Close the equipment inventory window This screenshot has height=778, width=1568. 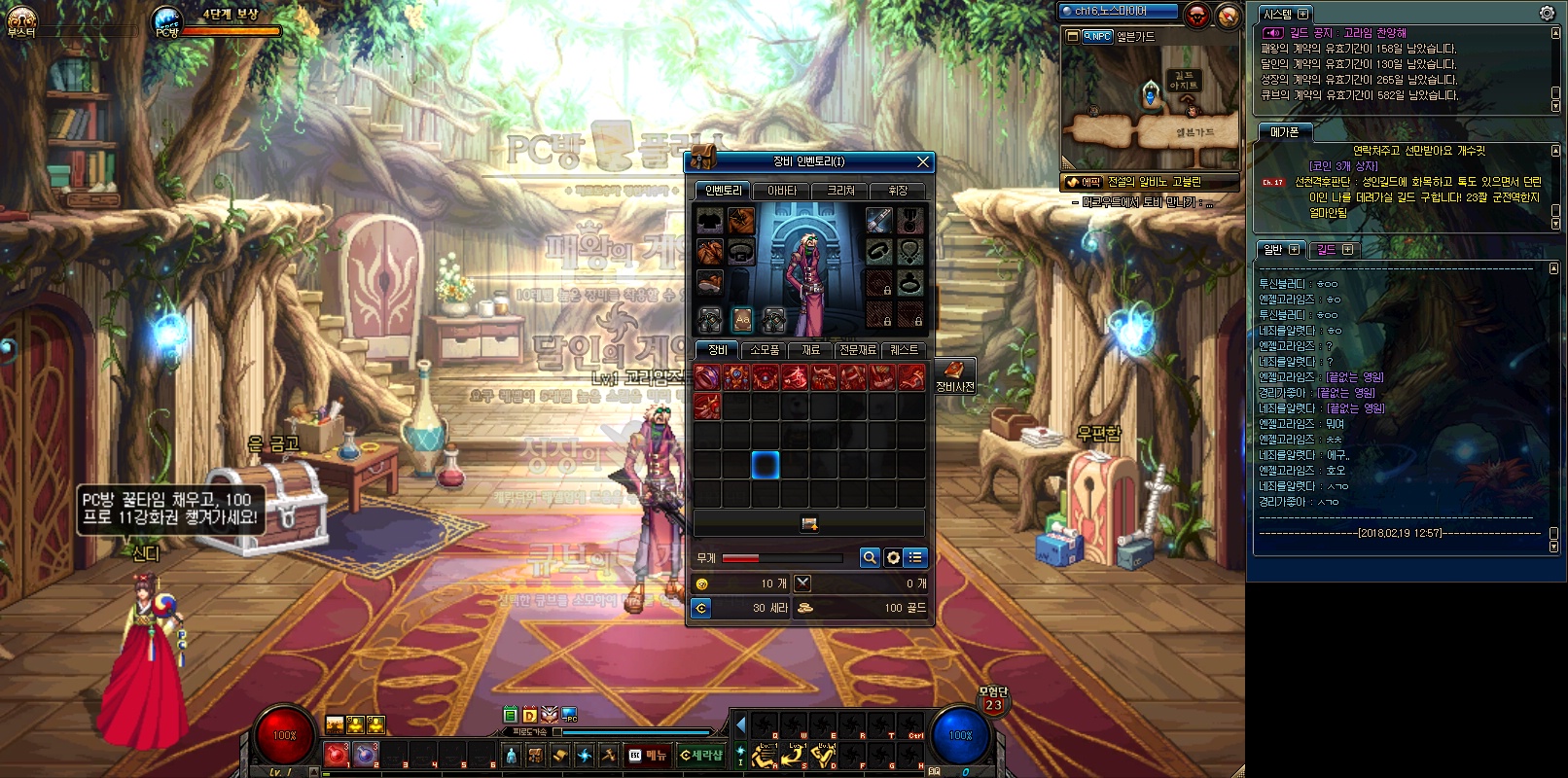[923, 161]
